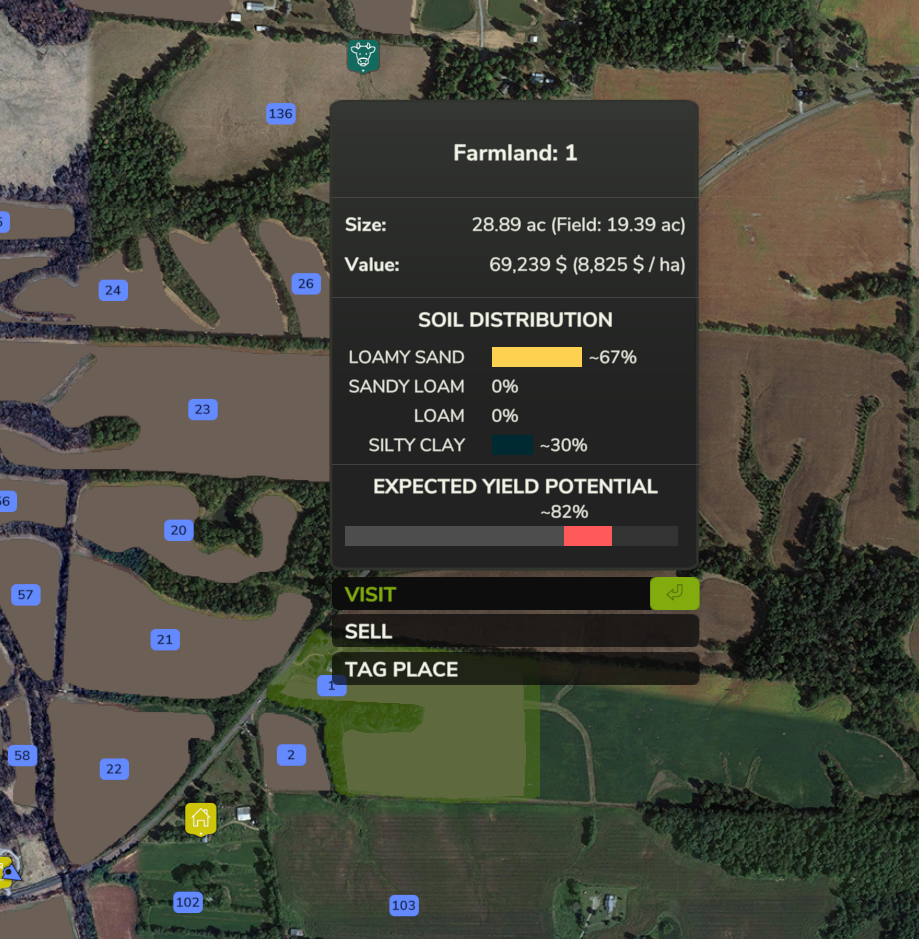The height and width of the screenshot is (939, 919).
Task: Select field 21 on the map
Action: click(x=165, y=640)
